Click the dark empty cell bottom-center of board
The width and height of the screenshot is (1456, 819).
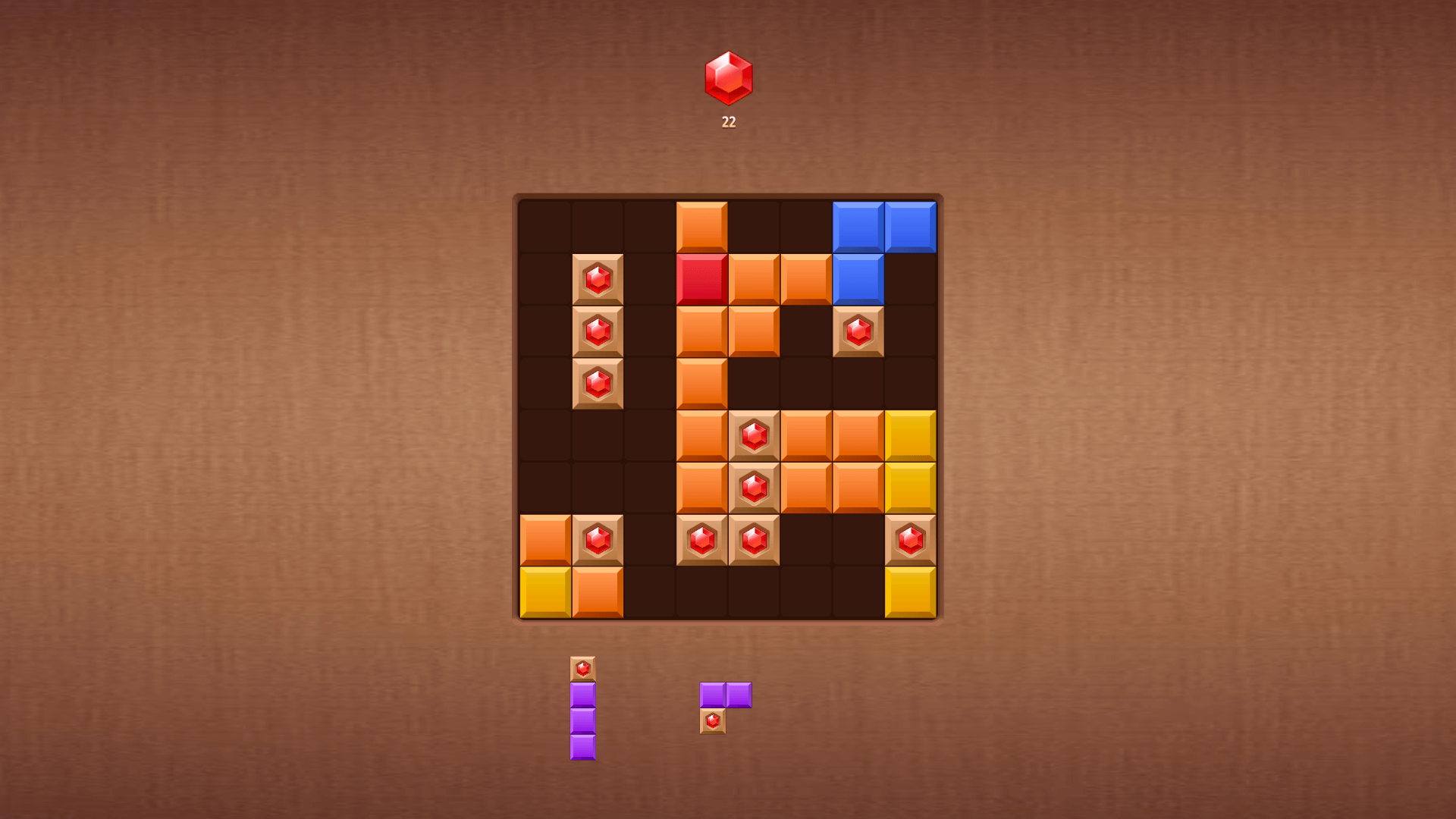754,591
